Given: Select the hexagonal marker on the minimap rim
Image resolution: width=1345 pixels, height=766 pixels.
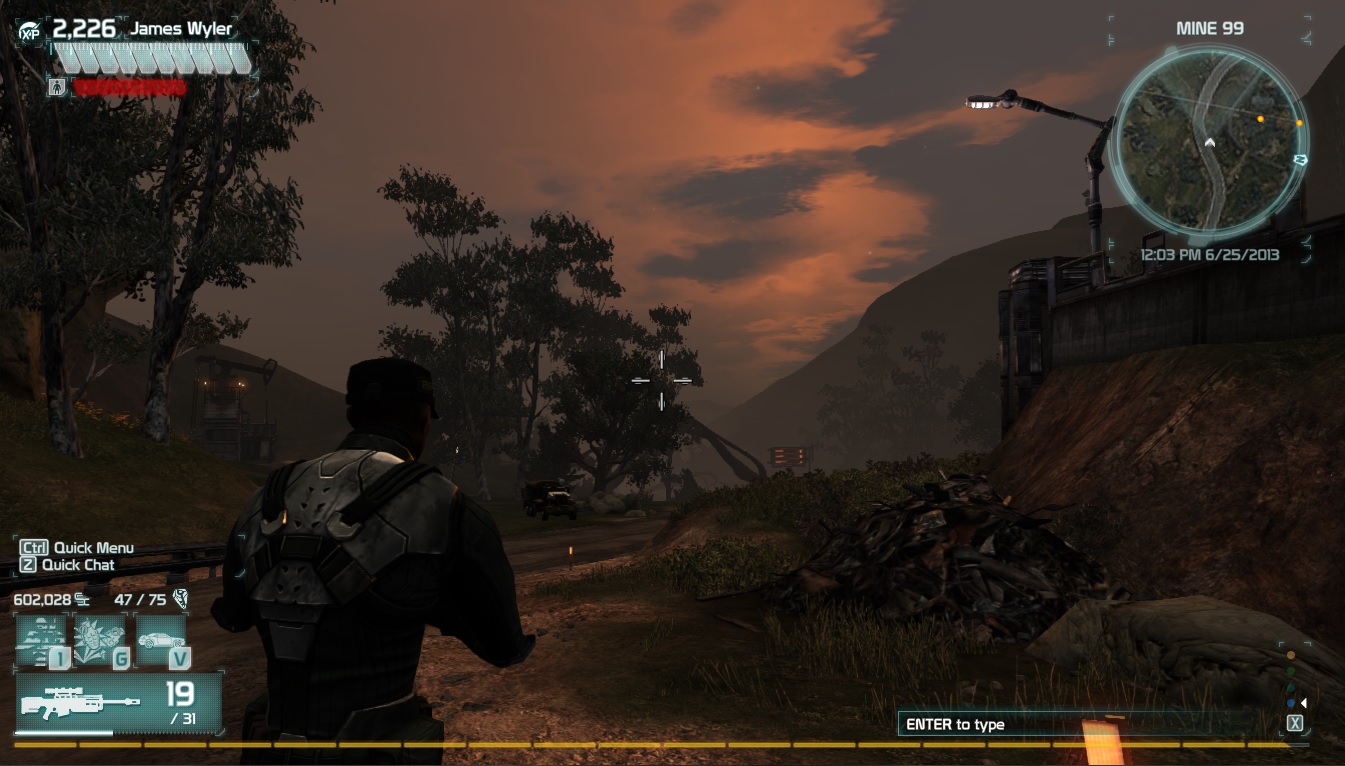Looking at the screenshot, I should coord(1301,159).
